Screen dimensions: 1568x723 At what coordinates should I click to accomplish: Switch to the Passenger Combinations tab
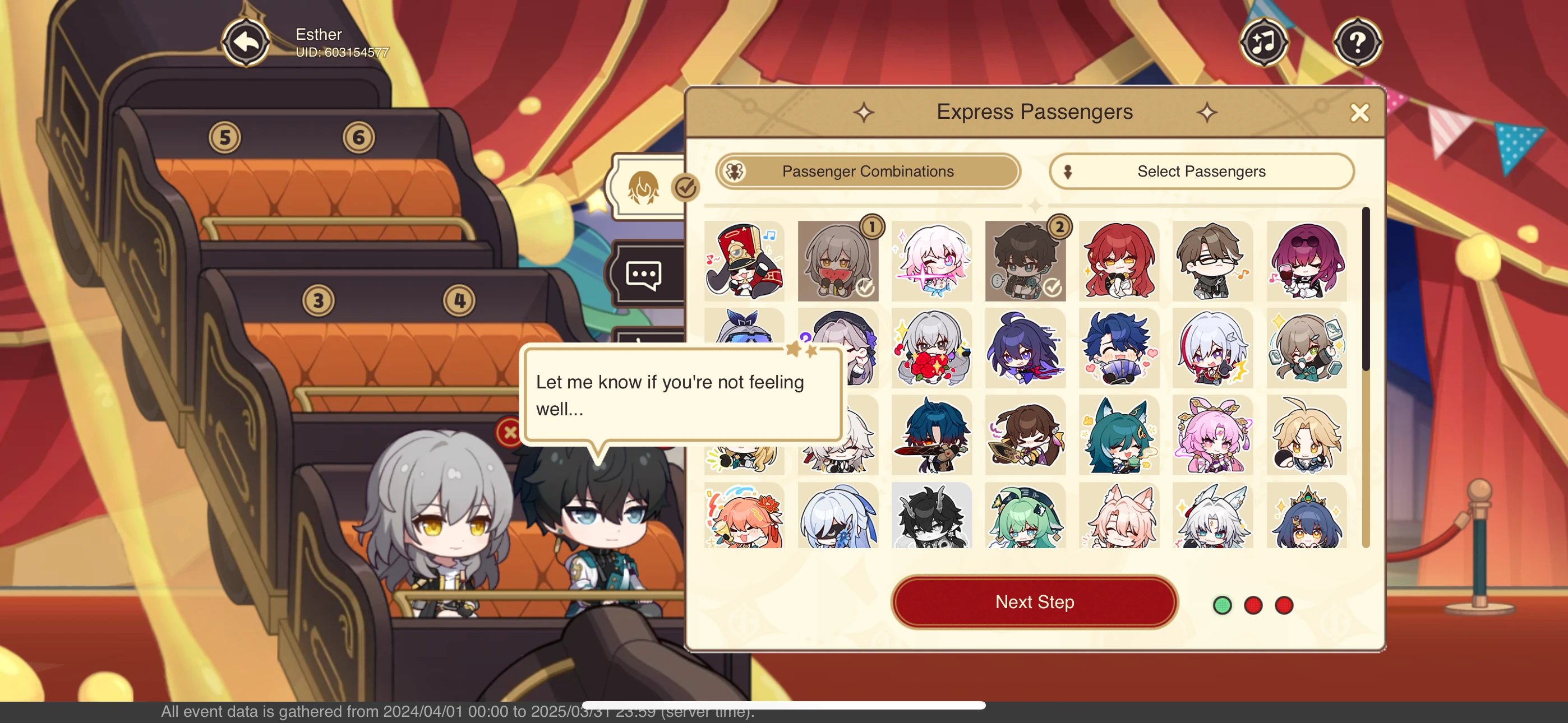867,171
